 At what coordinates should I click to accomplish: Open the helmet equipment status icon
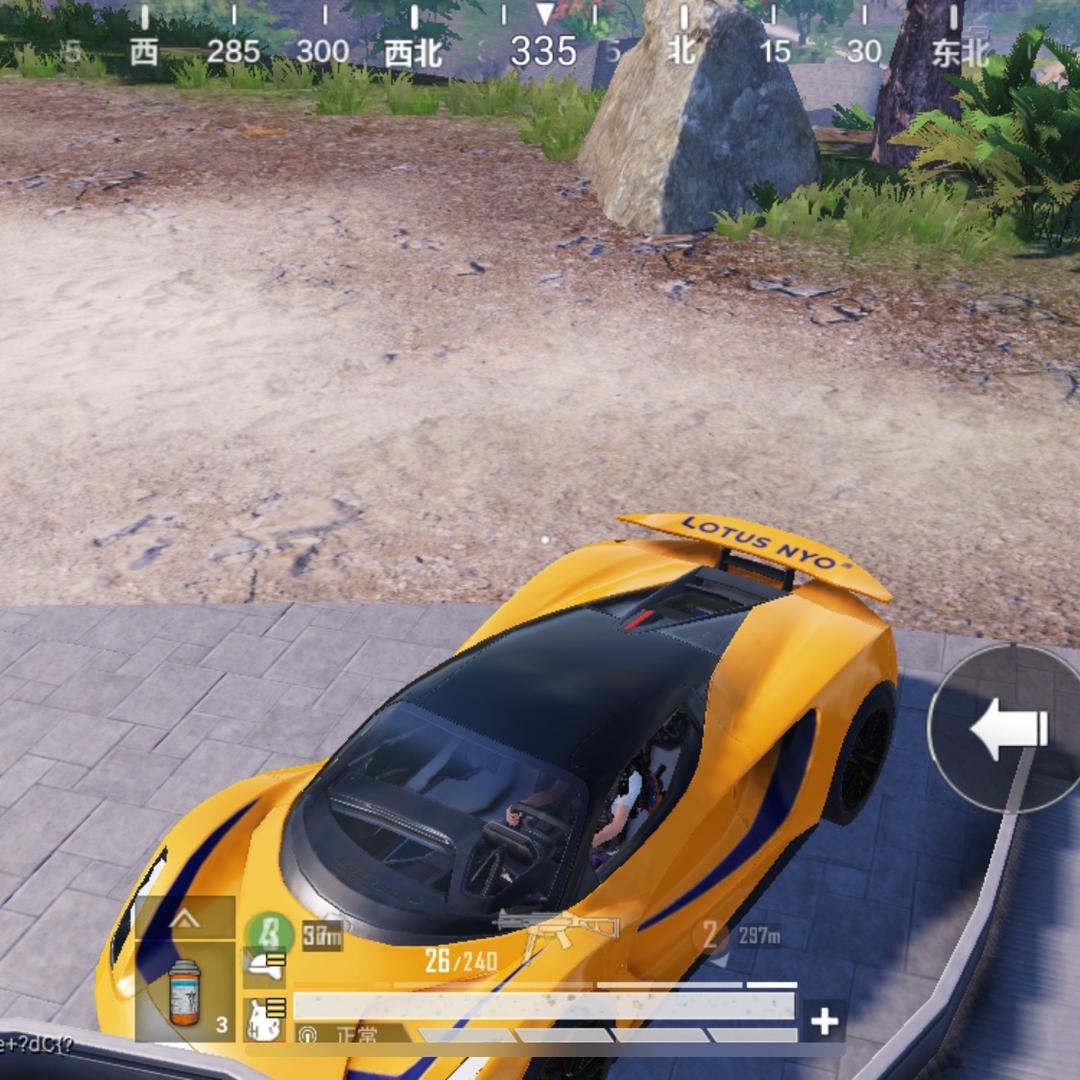pyautogui.click(x=266, y=967)
